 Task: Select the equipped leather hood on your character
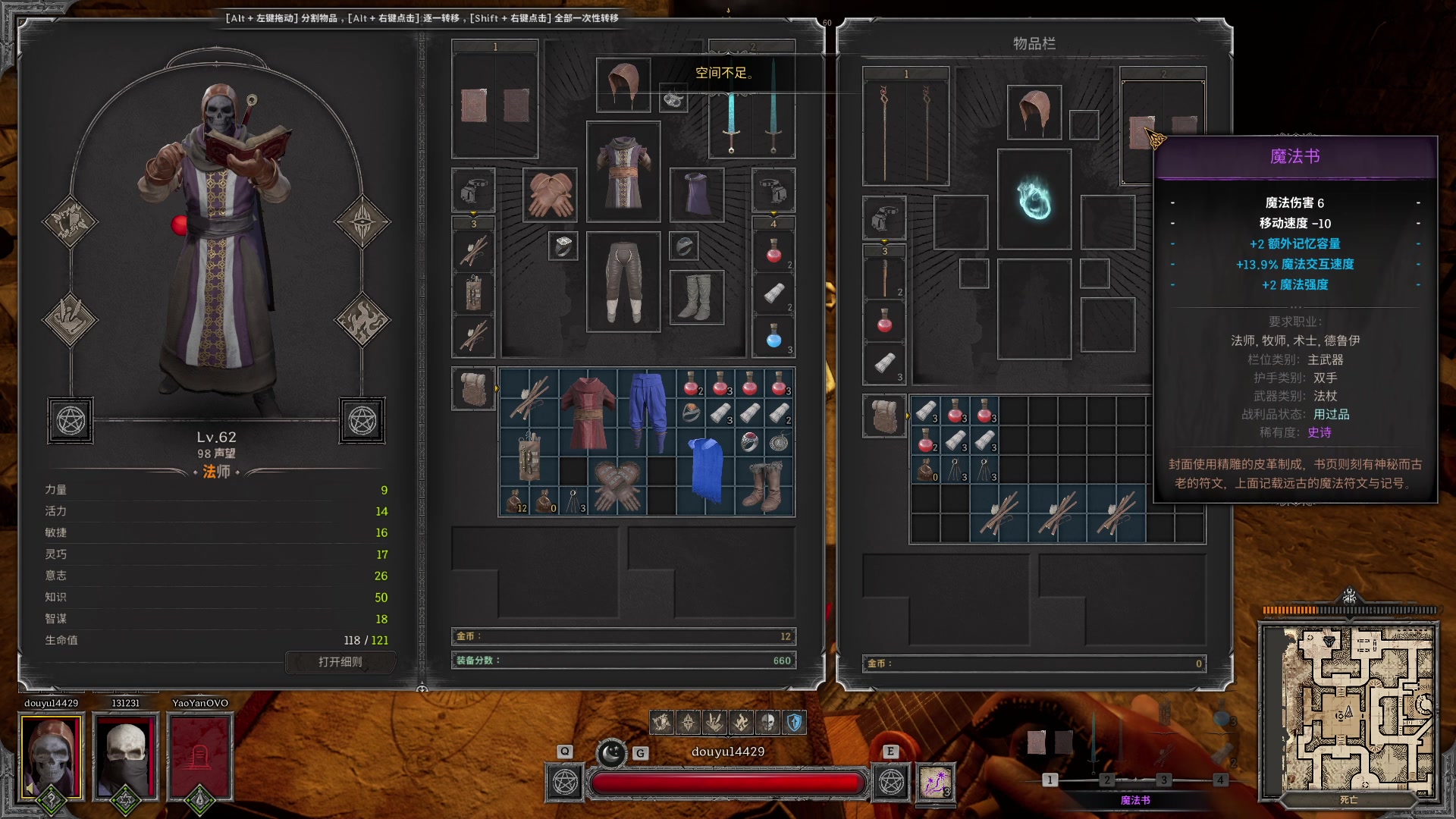pyautogui.click(x=623, y=85)
